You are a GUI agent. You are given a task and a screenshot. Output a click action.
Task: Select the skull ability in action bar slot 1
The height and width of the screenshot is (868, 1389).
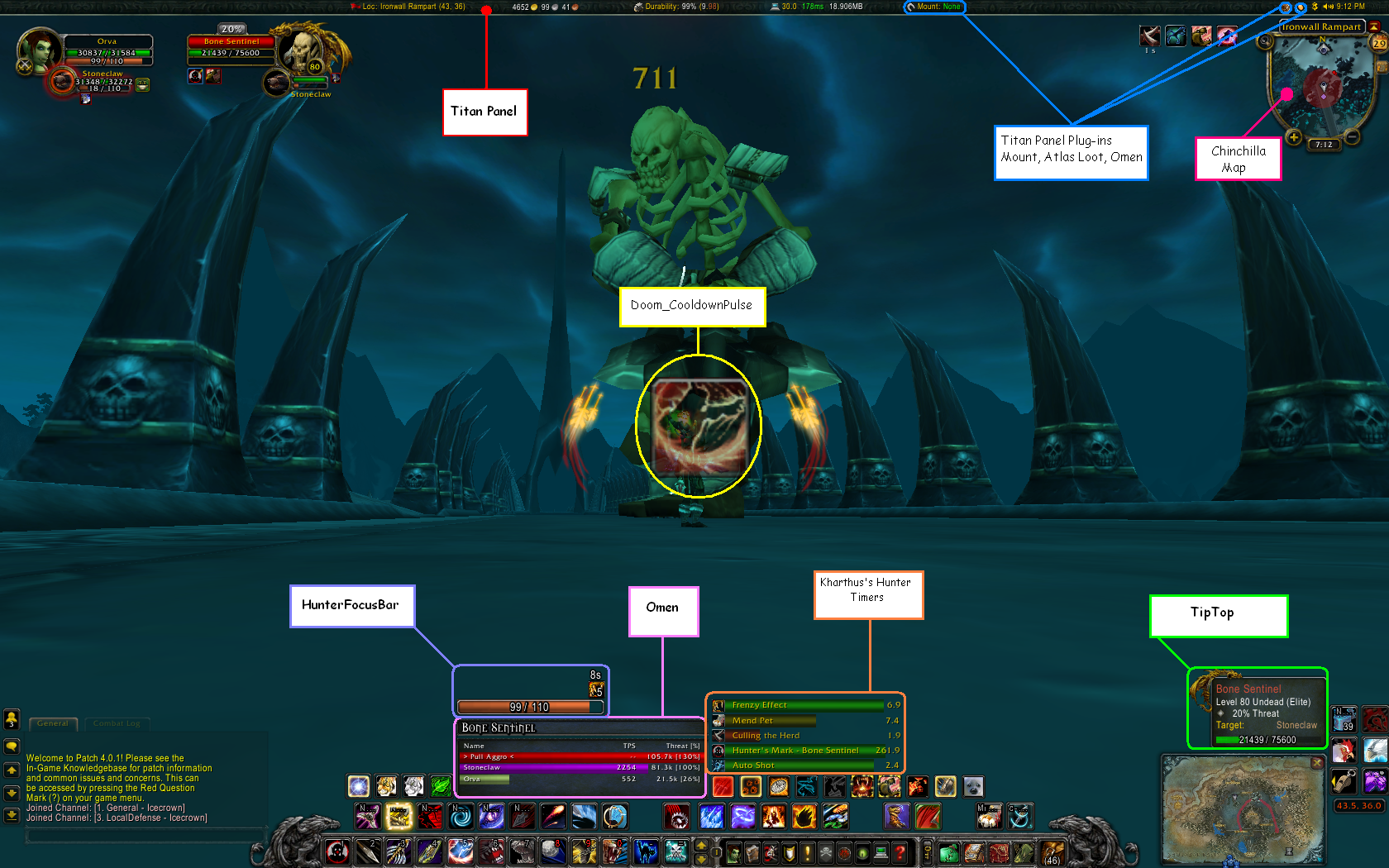tap(339, 851)
